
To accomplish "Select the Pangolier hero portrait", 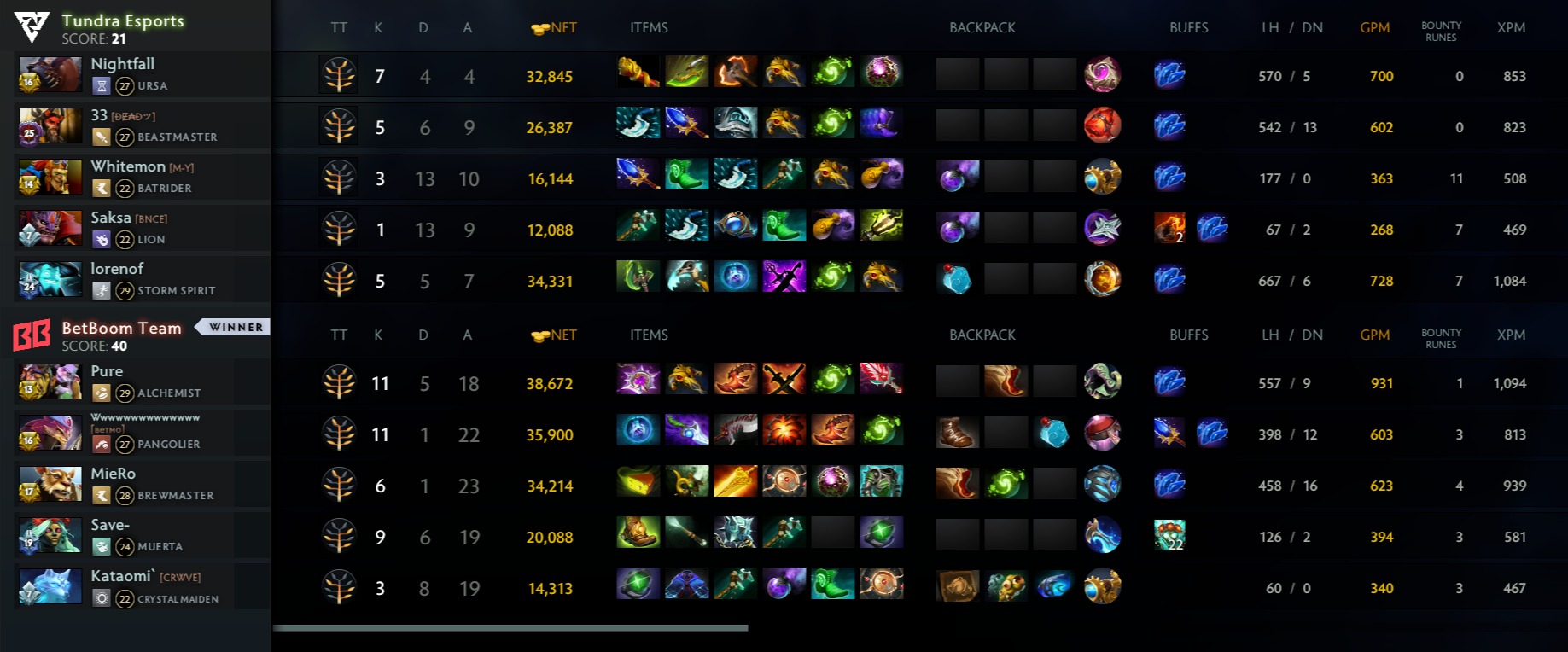I will pyautogui.click(x=50, y=434).
